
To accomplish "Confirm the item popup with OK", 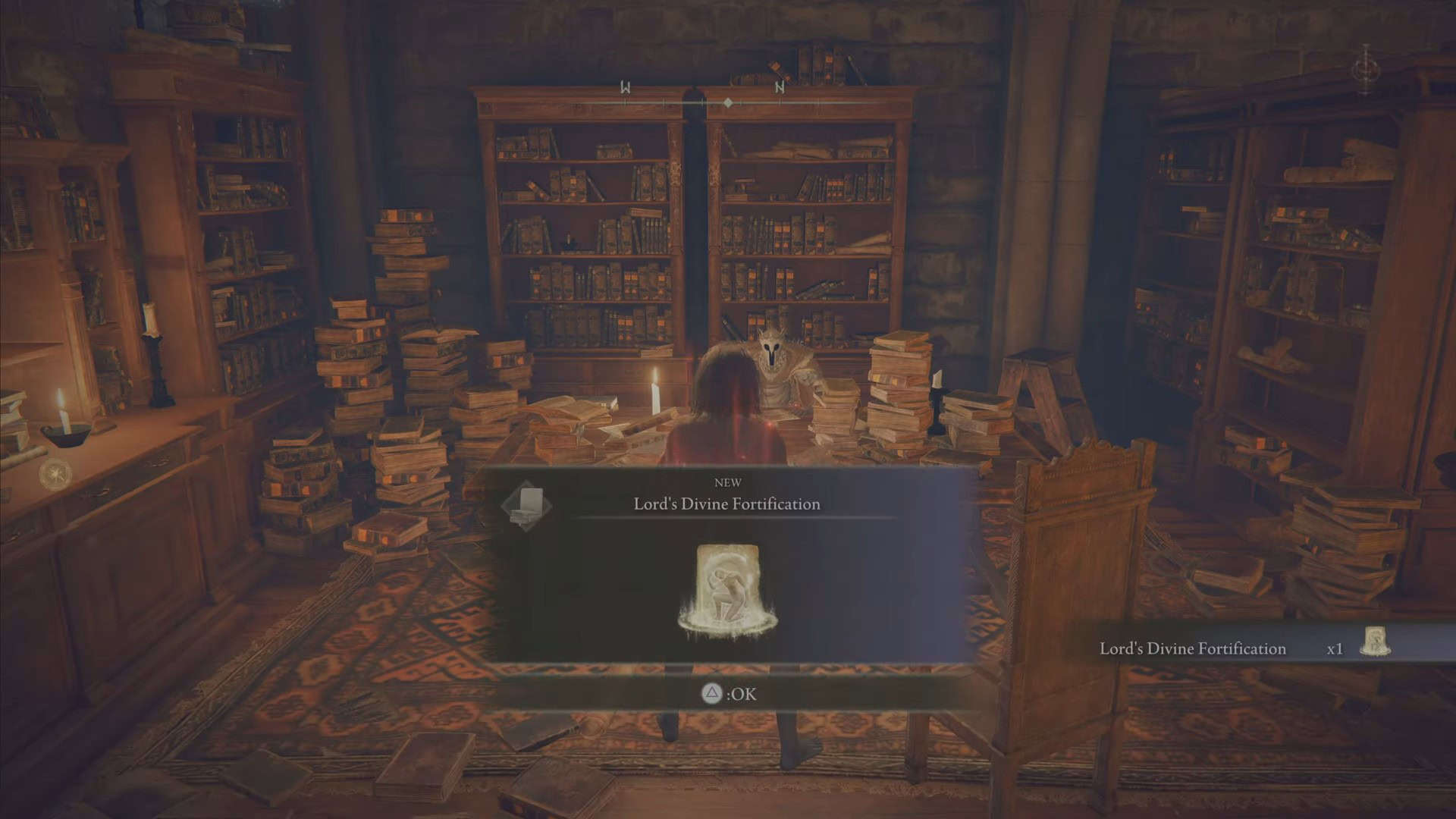I will 729,694.
